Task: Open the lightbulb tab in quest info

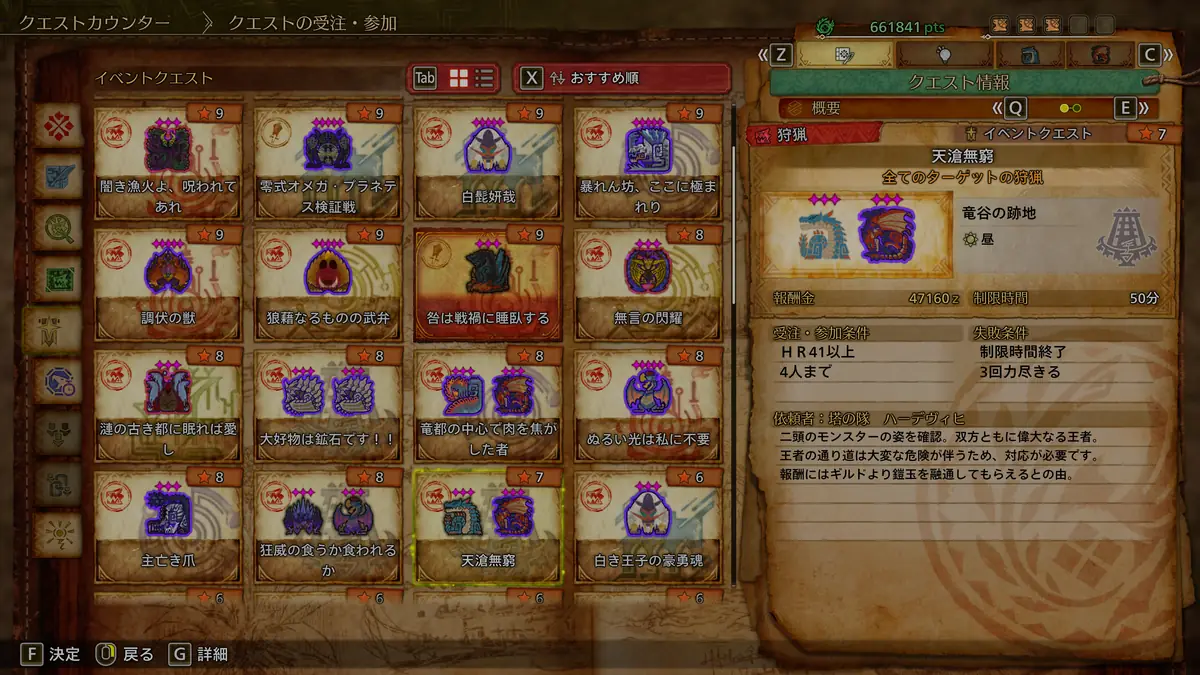Action: (x=943, y=54)
